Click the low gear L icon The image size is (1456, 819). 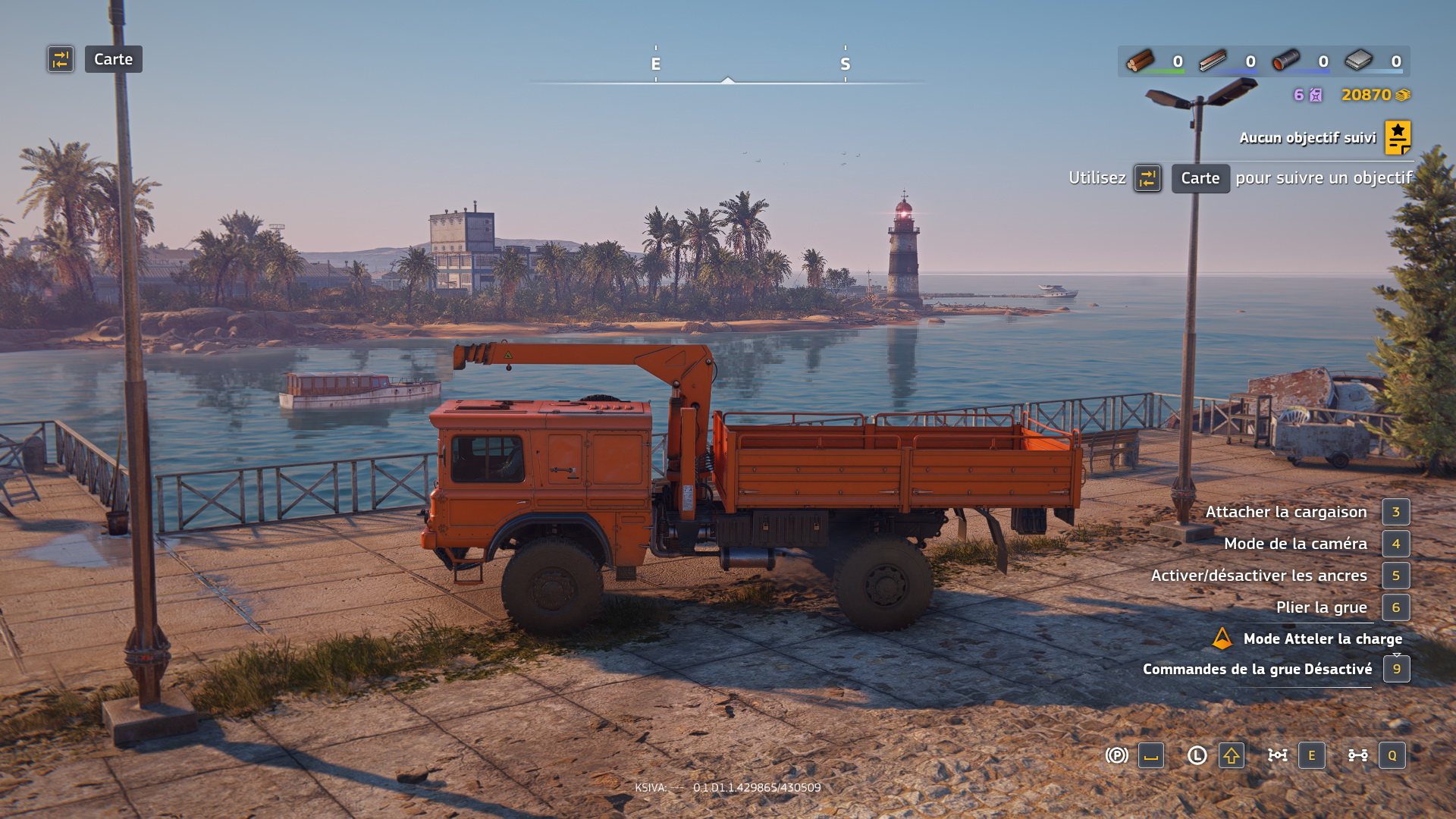coord(1197,755)
